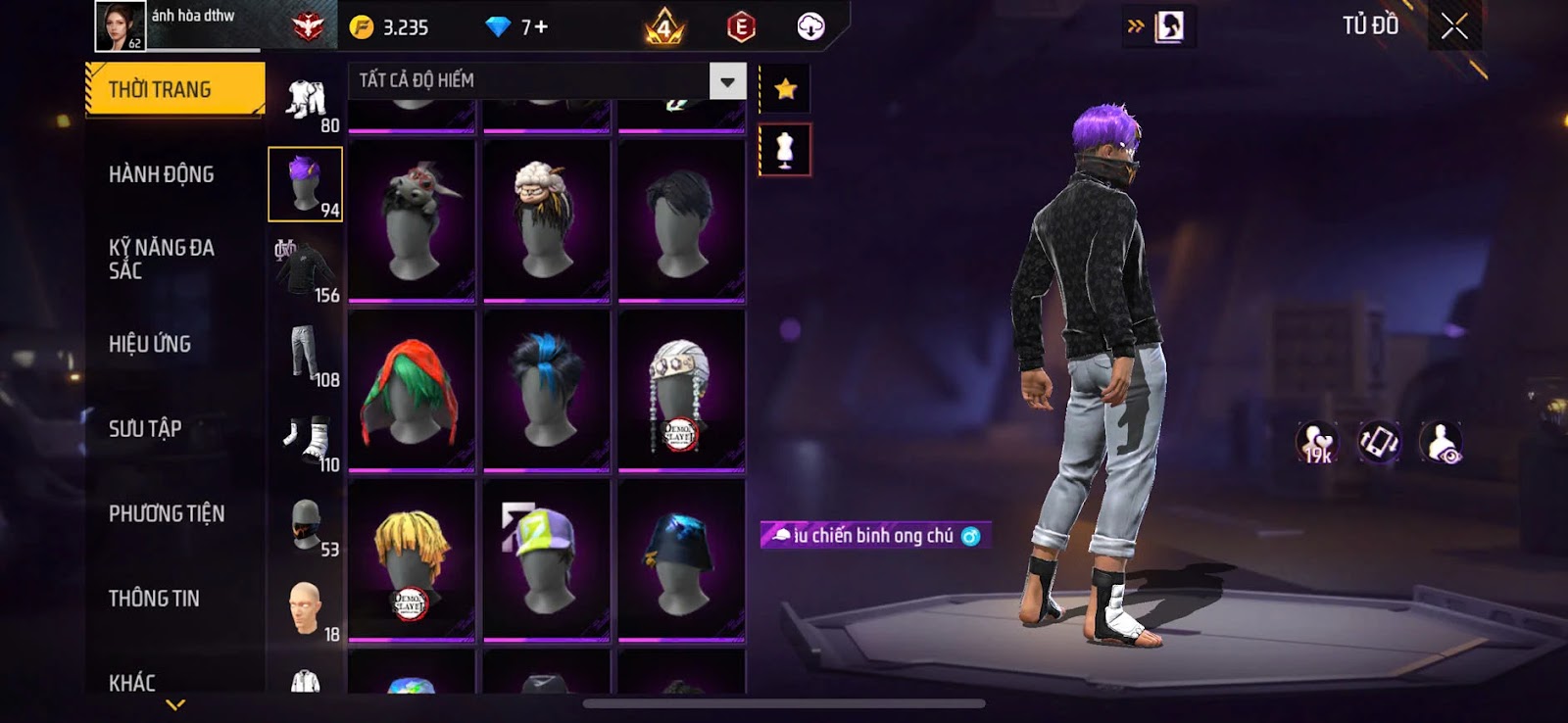Choose the pants category with 108 items
The width and height of the screenshot is (1568, 723).
306,355
